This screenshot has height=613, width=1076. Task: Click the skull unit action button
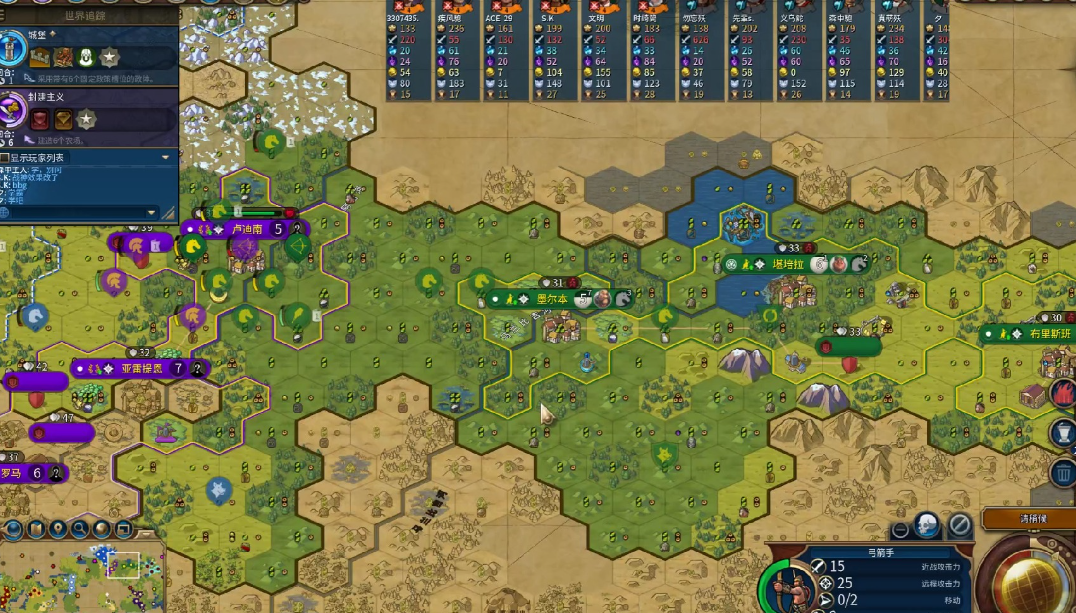point(928,526)
